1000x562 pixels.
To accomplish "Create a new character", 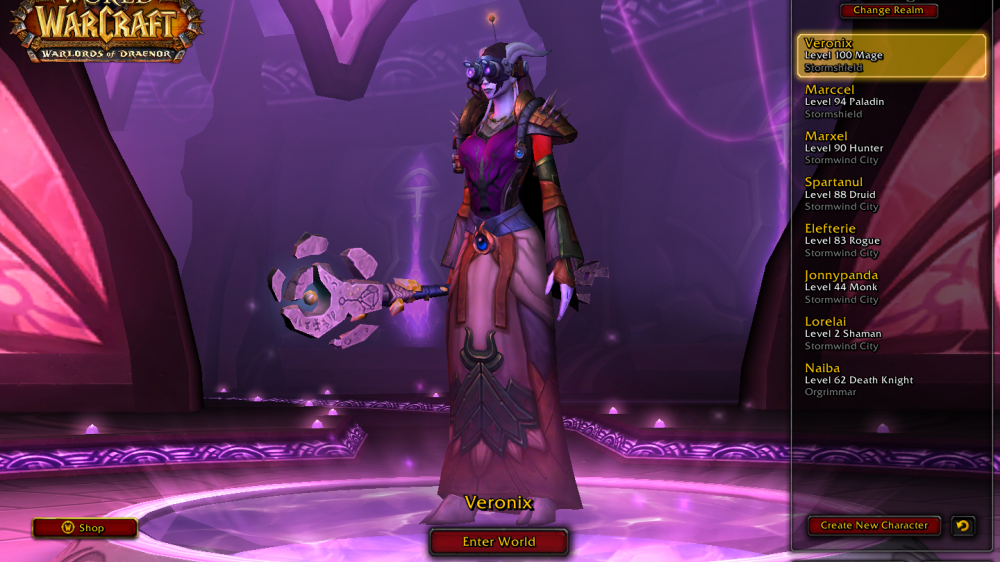I will (874, 525).
